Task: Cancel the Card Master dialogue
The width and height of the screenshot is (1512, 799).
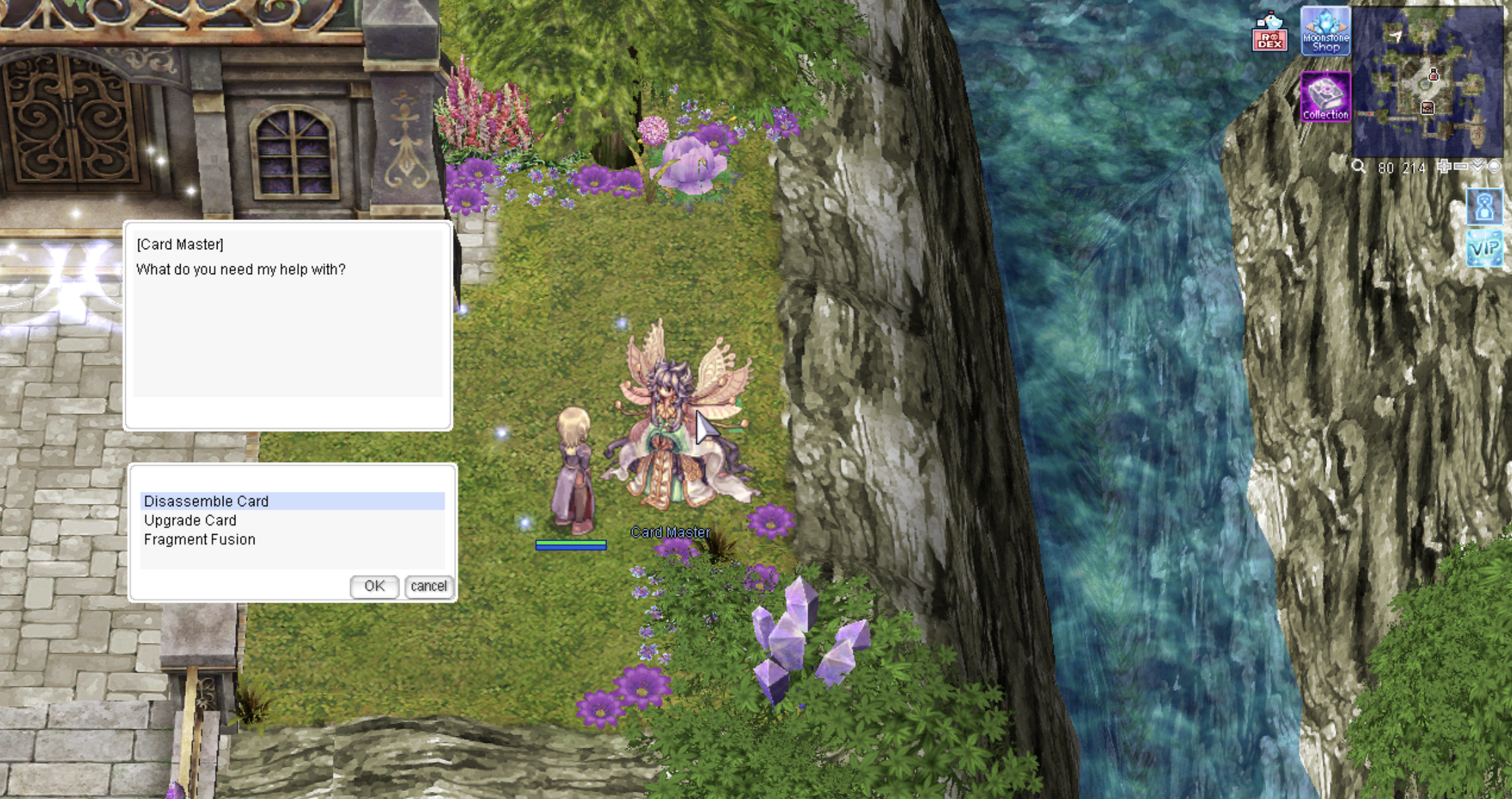Action: click(x=428, y=586)
